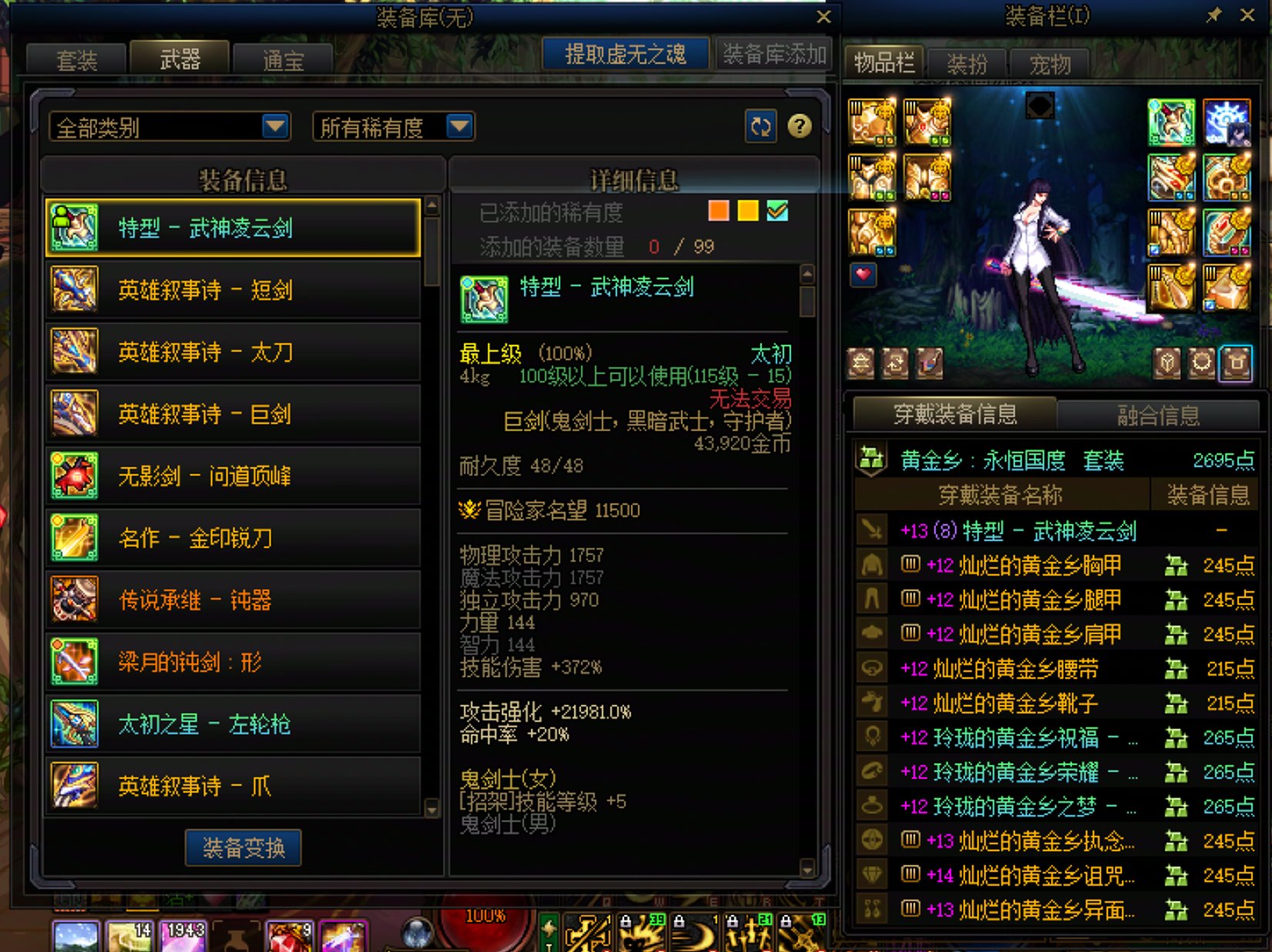Click the 提取虚无之魂 button
The height and width of the screenshot is (952, 1272).
[x=625, y=54]
